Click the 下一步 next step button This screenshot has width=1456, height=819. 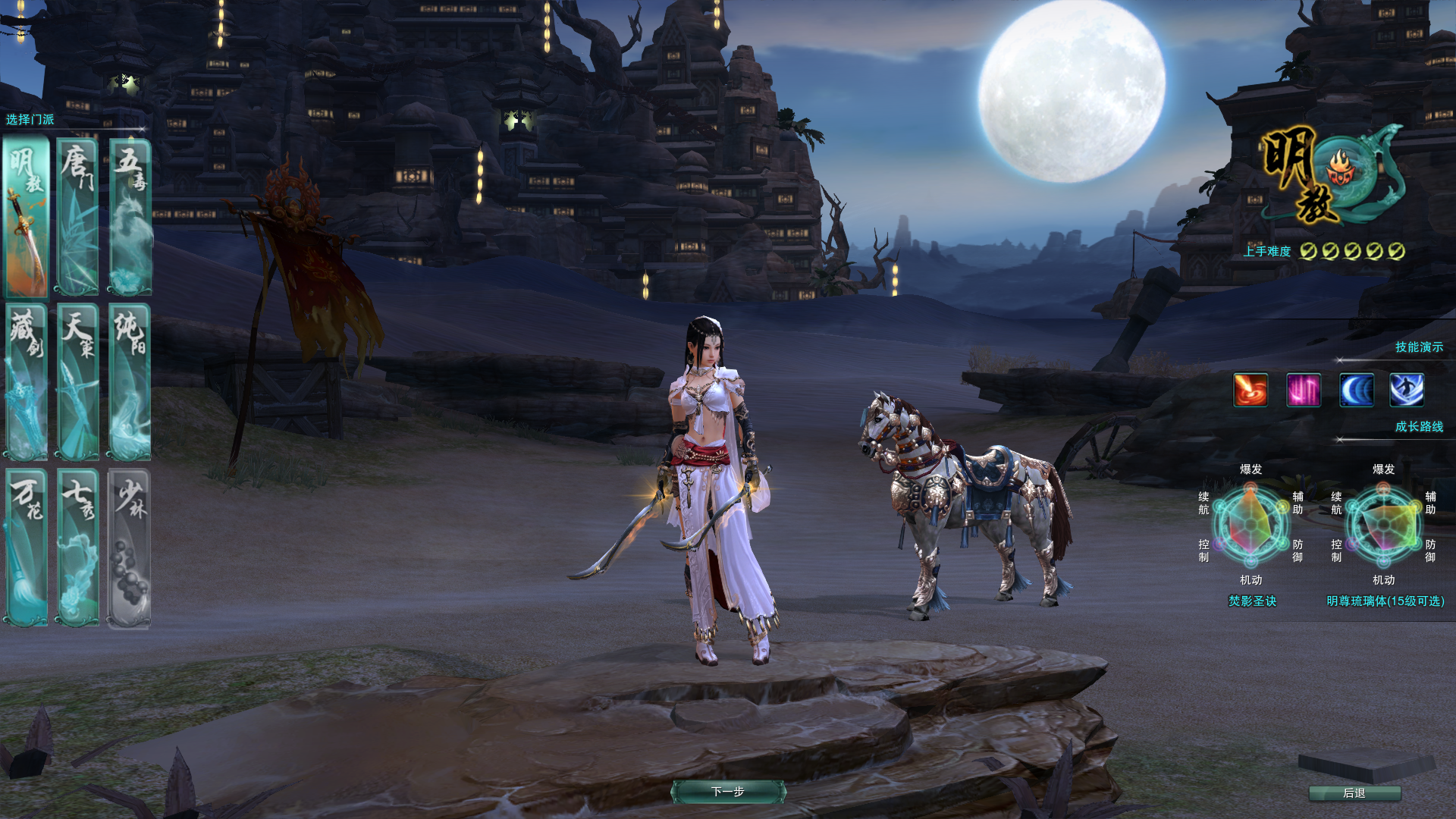coord(728,792)
